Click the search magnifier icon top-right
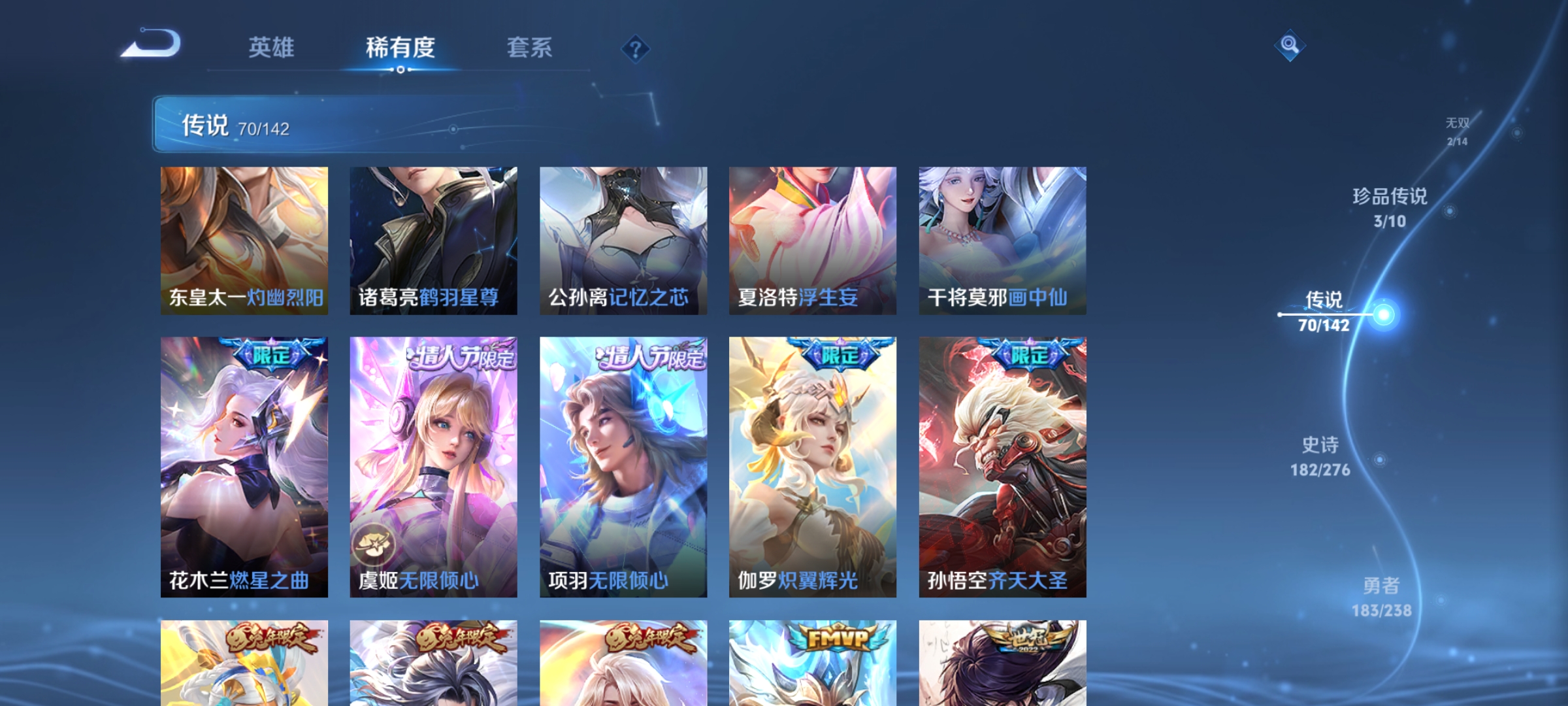1568x706 pixels. 1288,46
